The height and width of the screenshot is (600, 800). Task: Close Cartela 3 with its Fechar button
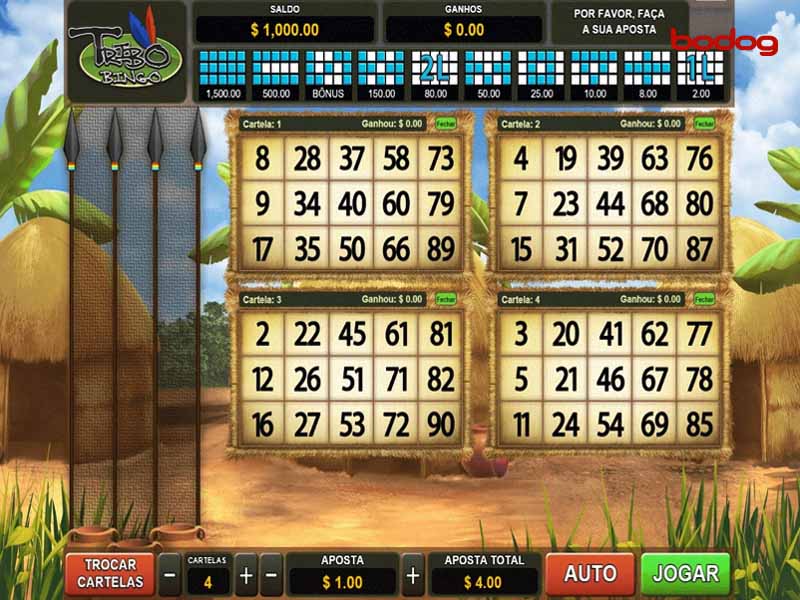pyautogui.click(x=445, y=299)
